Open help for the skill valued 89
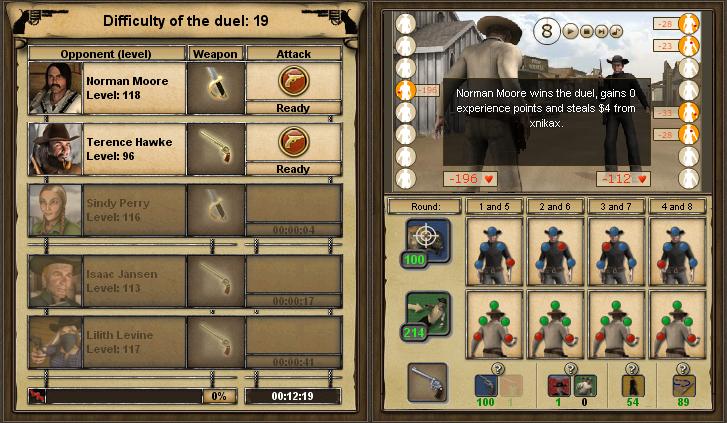 [682, 366]
